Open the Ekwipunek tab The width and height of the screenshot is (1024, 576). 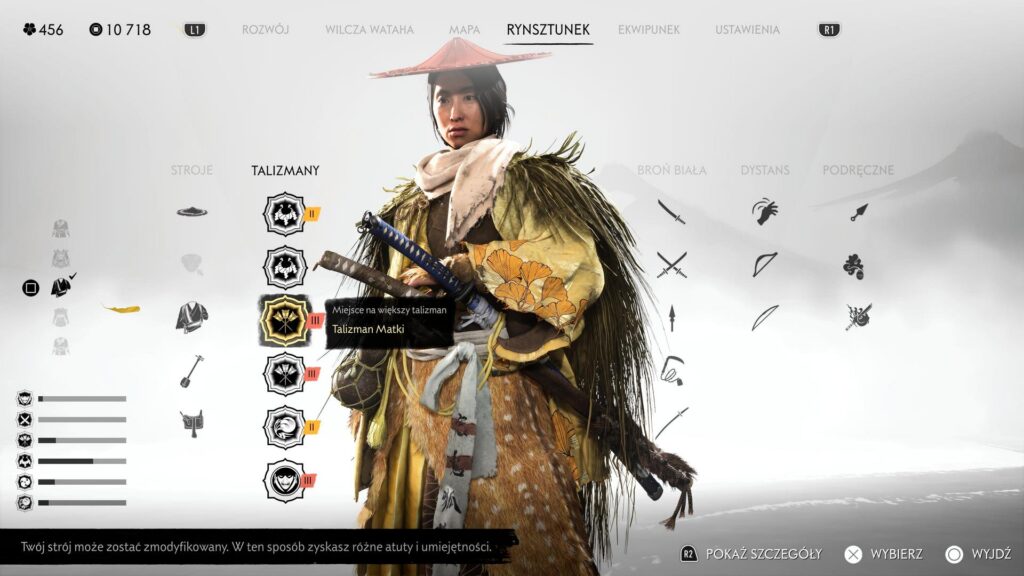pos(649,30)
